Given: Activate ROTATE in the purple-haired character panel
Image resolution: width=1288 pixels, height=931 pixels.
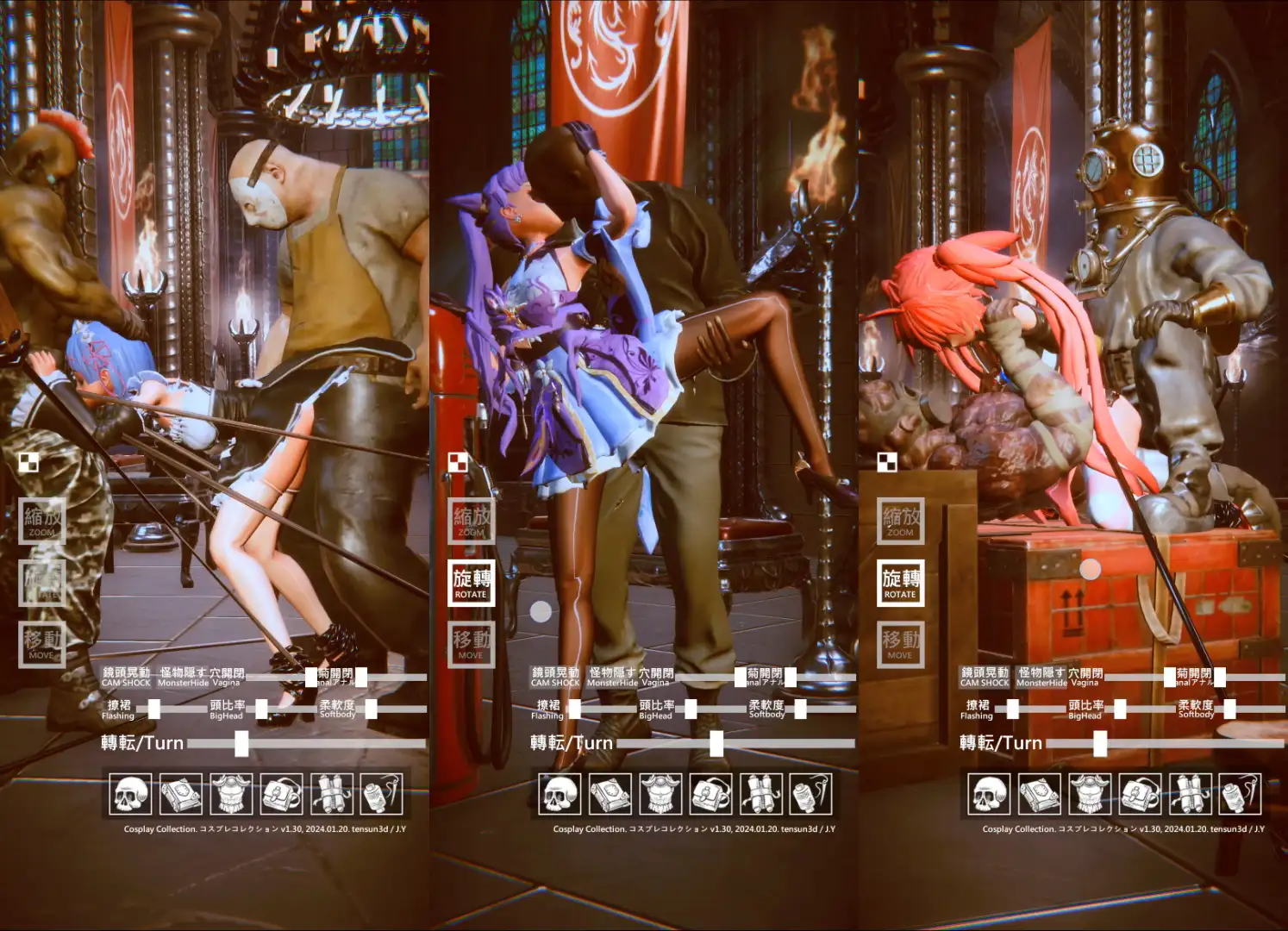Looking at the screenshot, I should coord(471,583).
